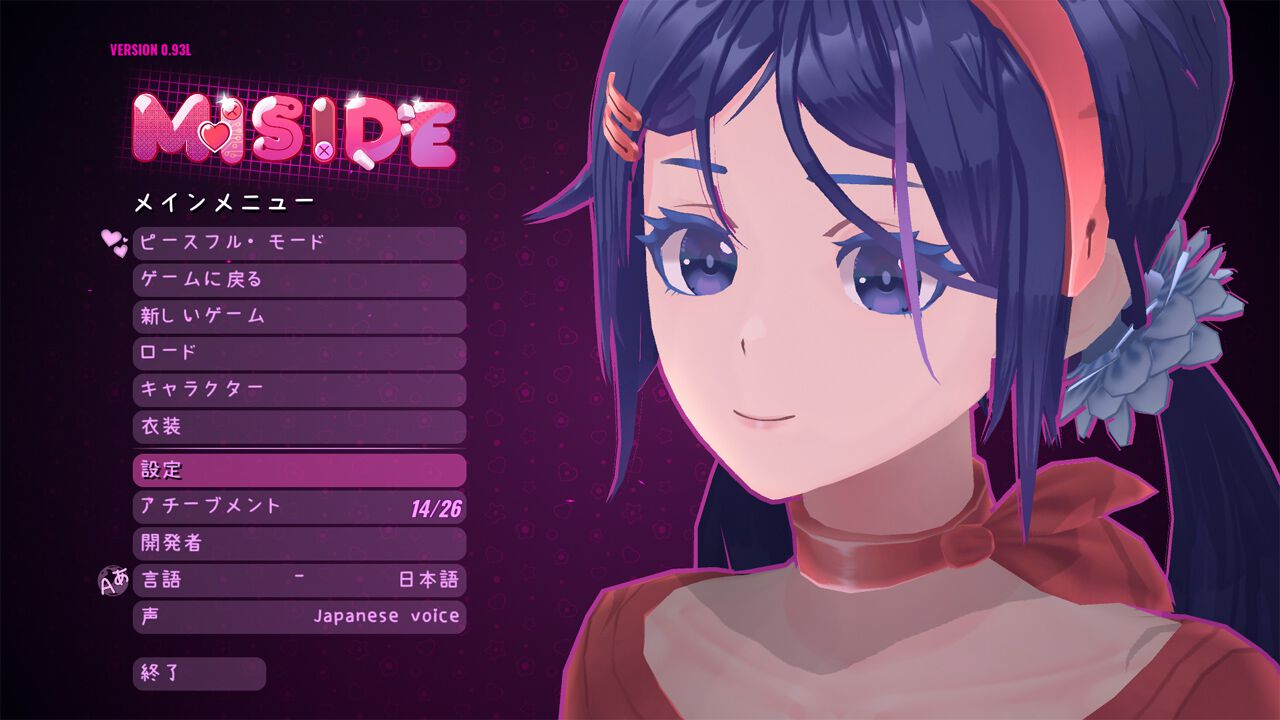Open the キャラクター (Character) menu
The width and height of the screenshot is (1280, 720).
pos(300,389)
